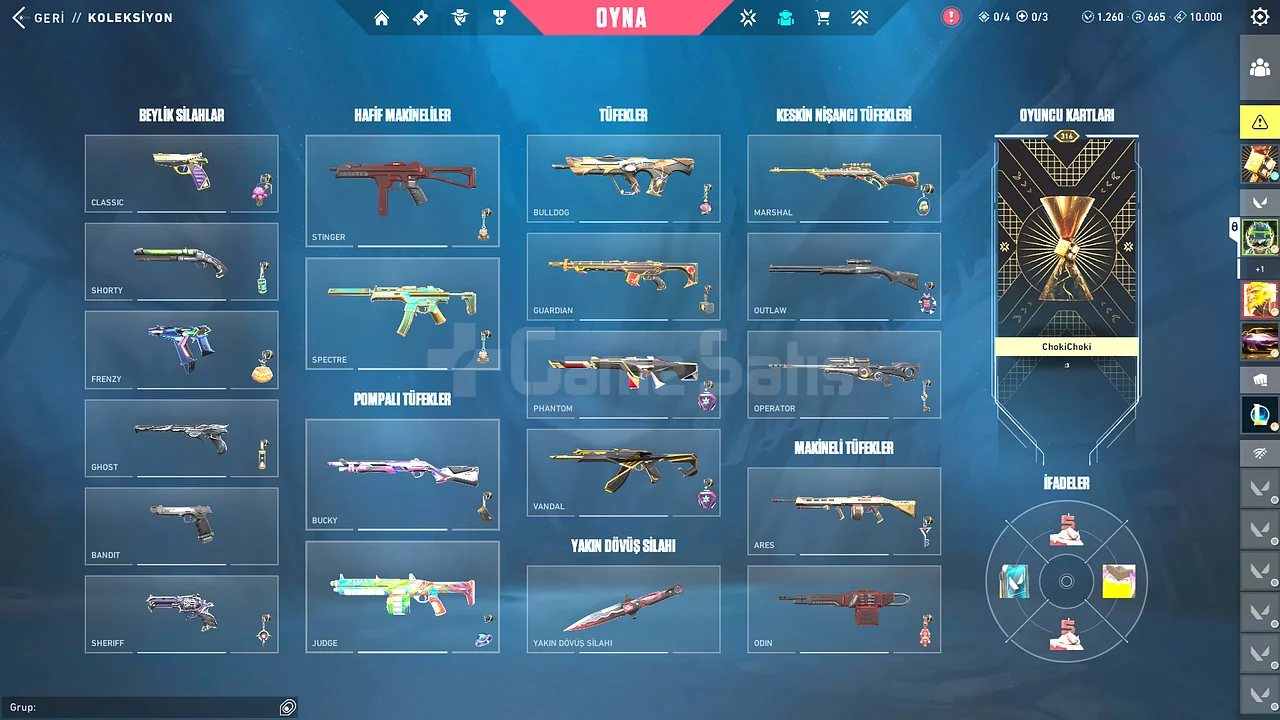Open the Stinger SMG slot
Image resolution: width=1280 pixels, height=720 pixels.
pos(402,191)
